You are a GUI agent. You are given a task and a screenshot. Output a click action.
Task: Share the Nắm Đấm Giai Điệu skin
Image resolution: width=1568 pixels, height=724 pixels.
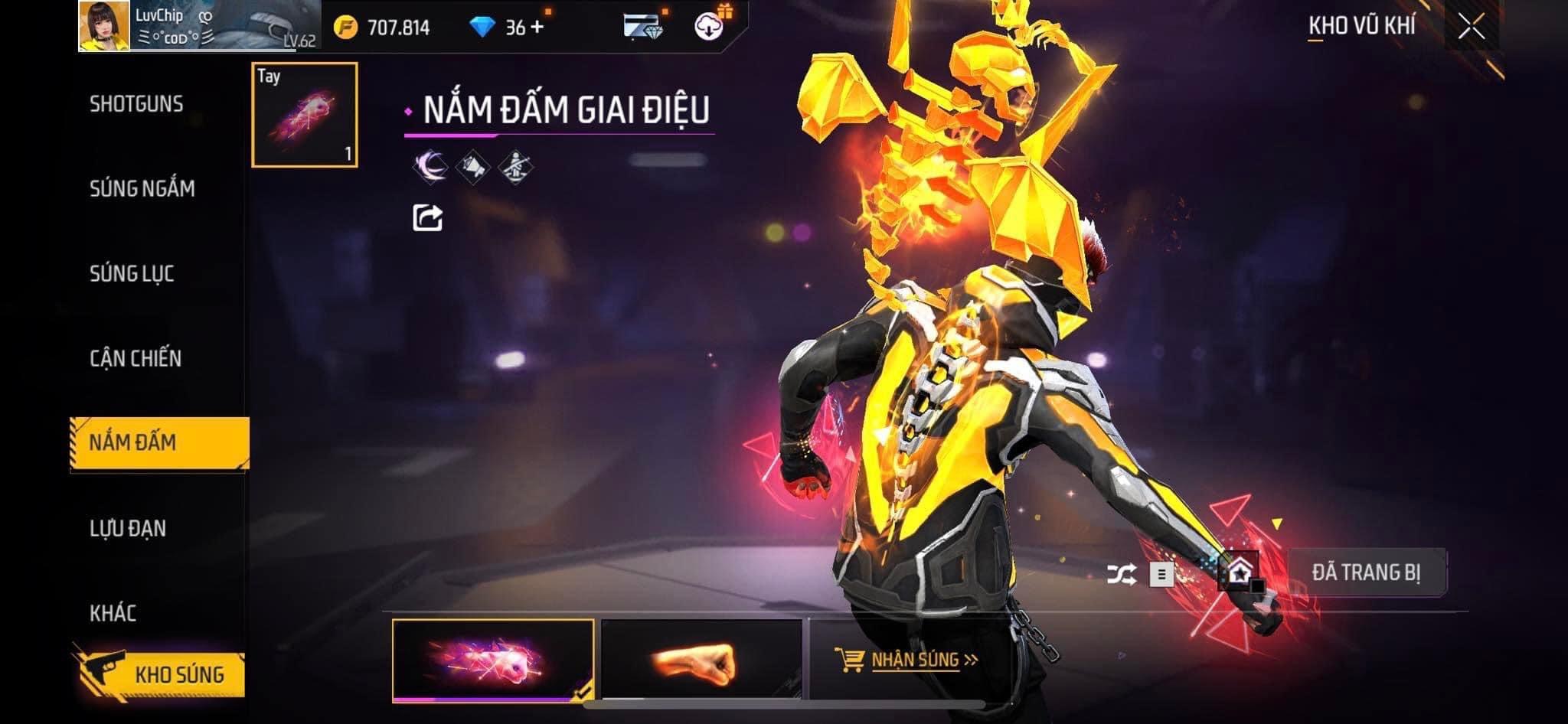[x=427, y=218]
